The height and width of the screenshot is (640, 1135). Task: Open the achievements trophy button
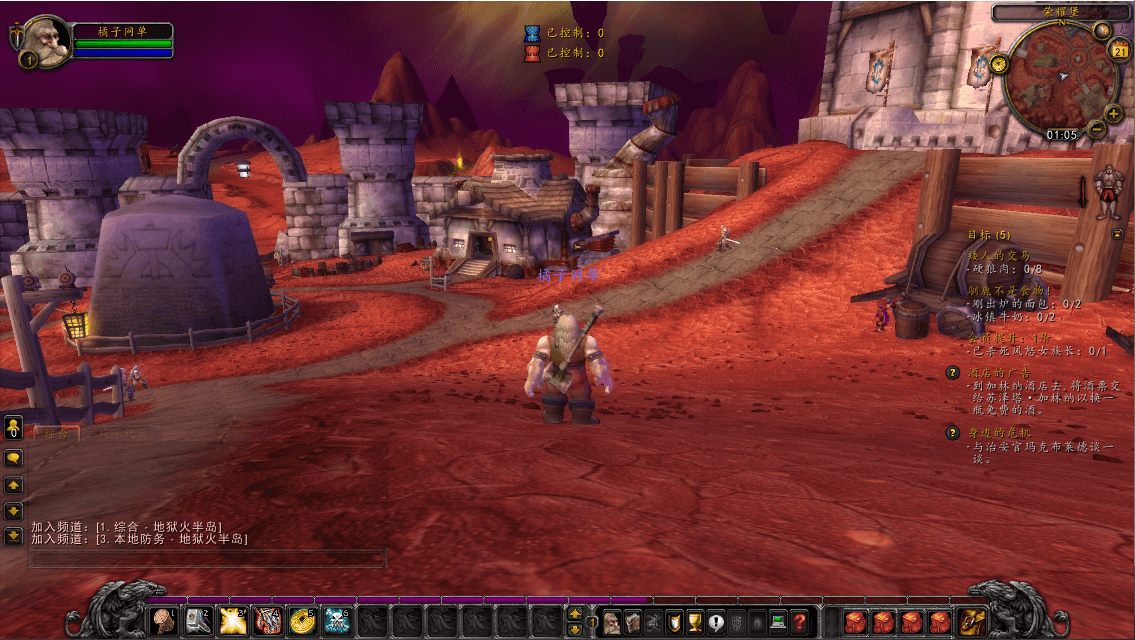695,622
